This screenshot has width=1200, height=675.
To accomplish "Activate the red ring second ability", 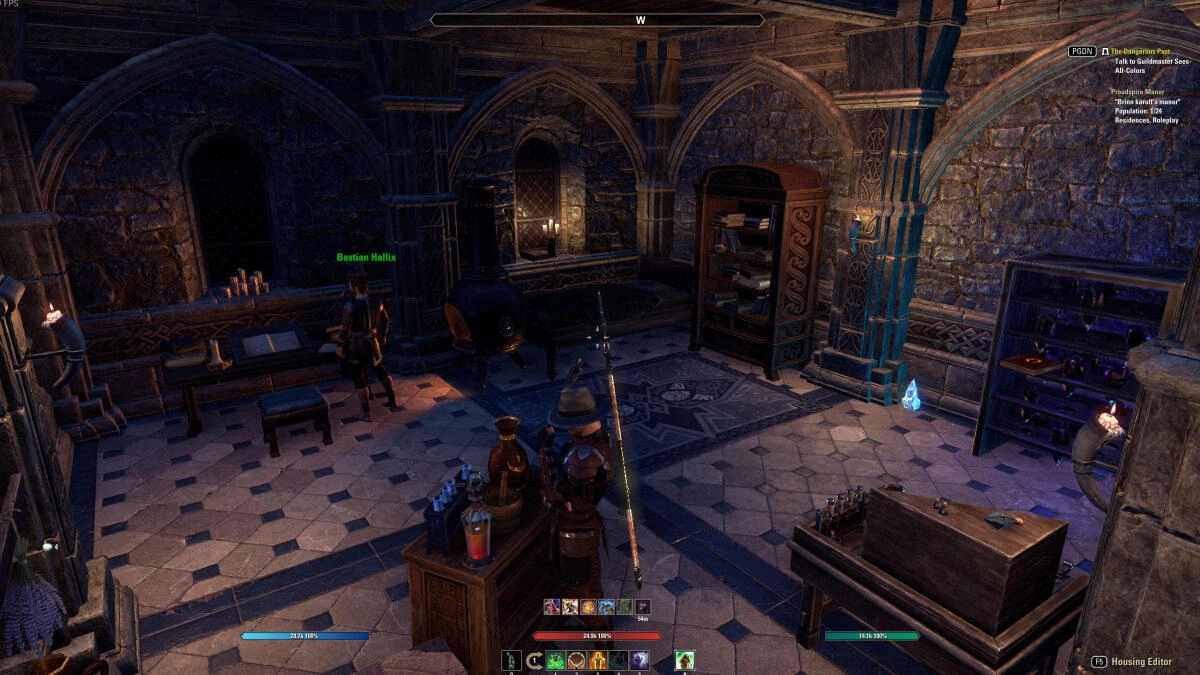I will (577, 660).
